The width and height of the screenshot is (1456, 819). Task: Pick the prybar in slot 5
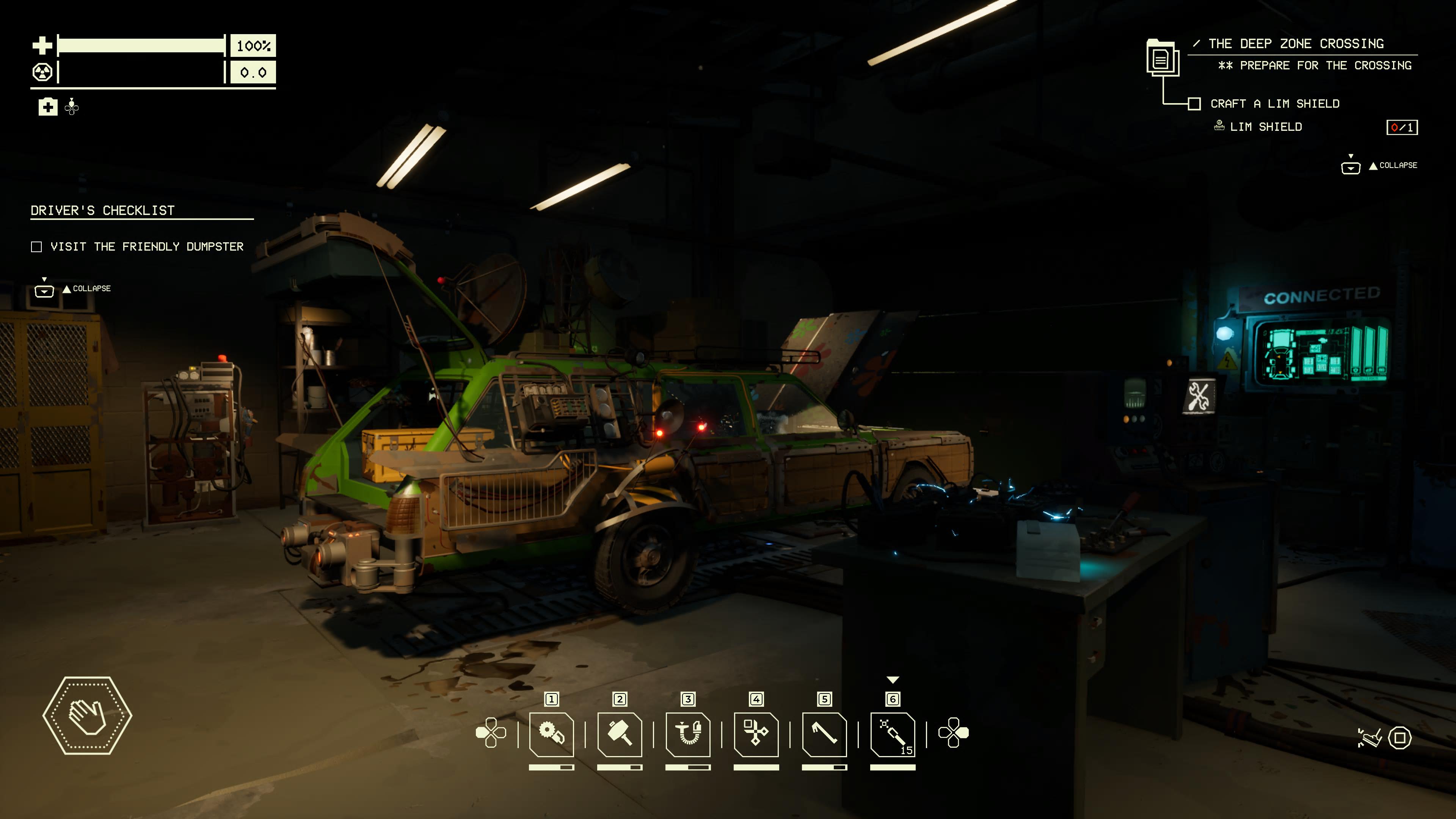(824, 734)
